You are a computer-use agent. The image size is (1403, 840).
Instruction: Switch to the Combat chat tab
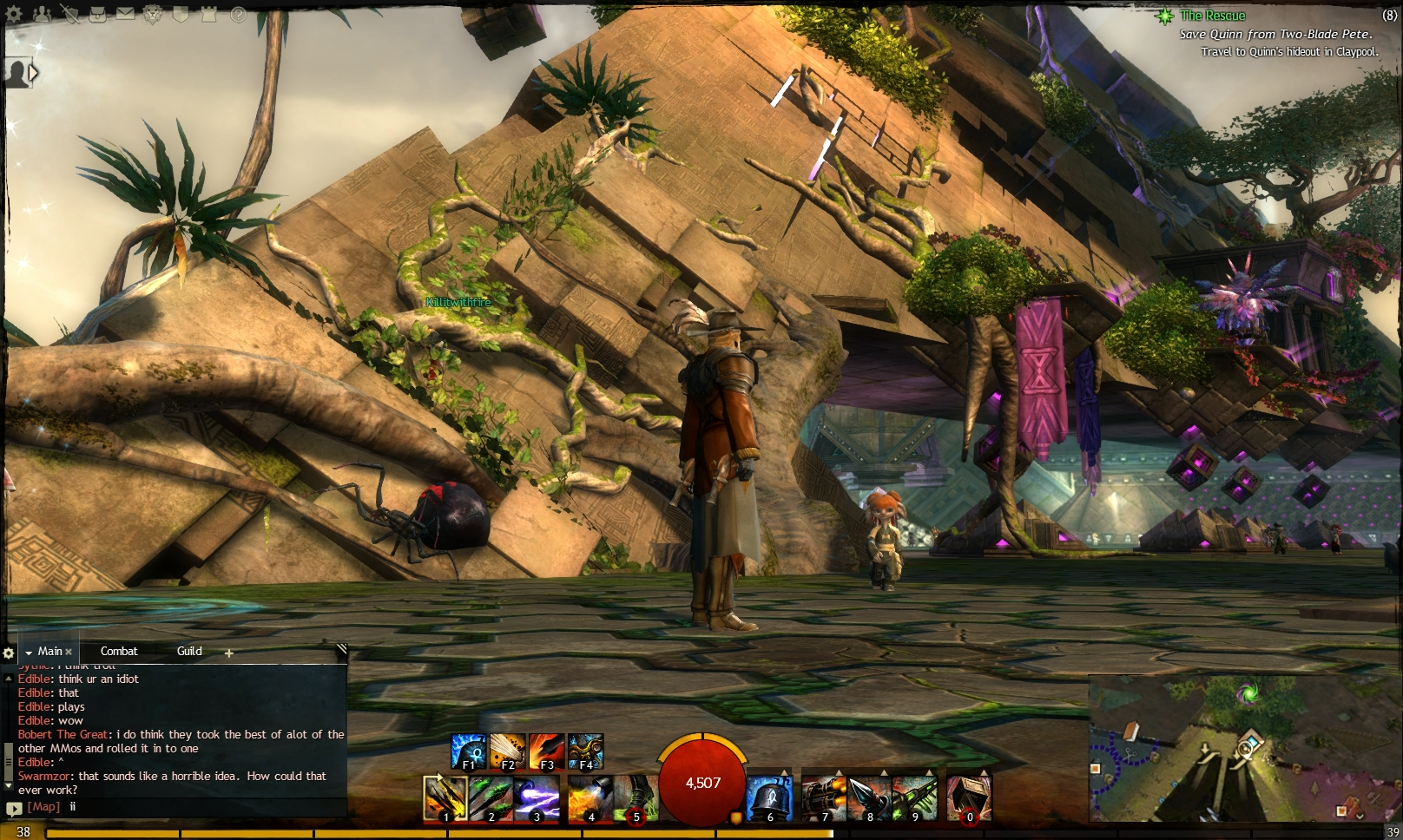pos(121,651)
